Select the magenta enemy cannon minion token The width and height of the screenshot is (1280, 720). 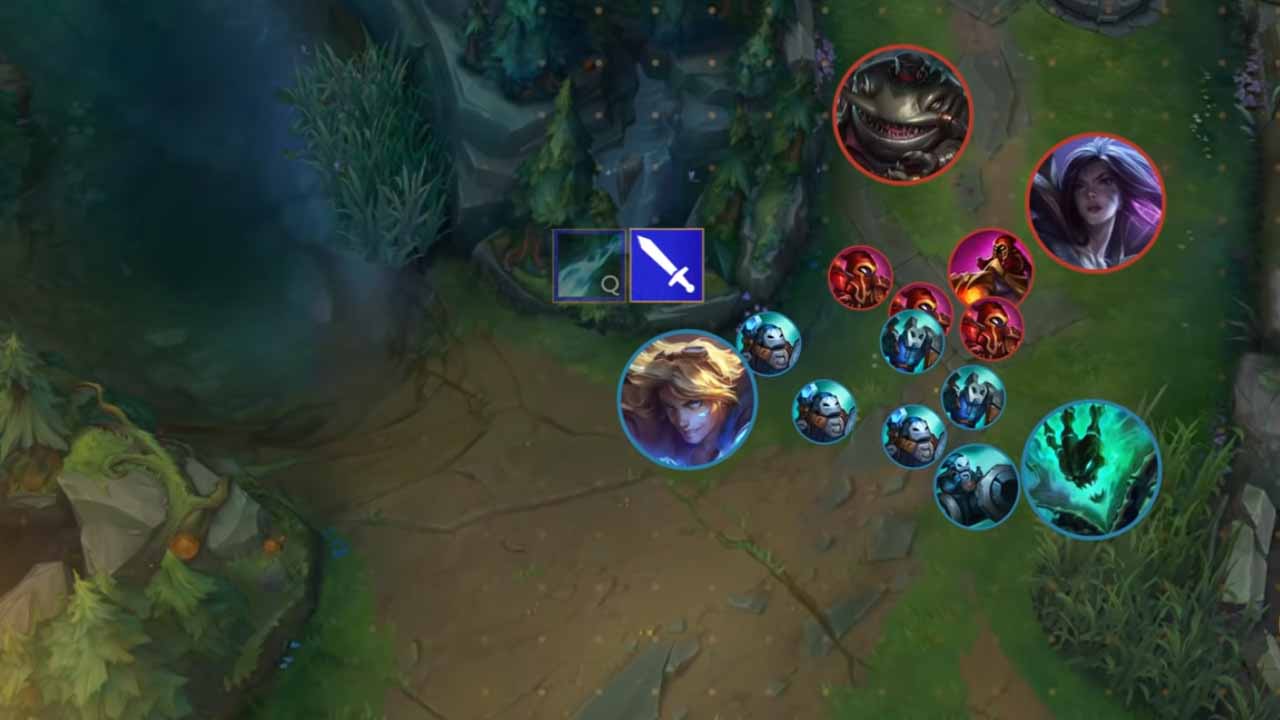click(x=990, y=269)
